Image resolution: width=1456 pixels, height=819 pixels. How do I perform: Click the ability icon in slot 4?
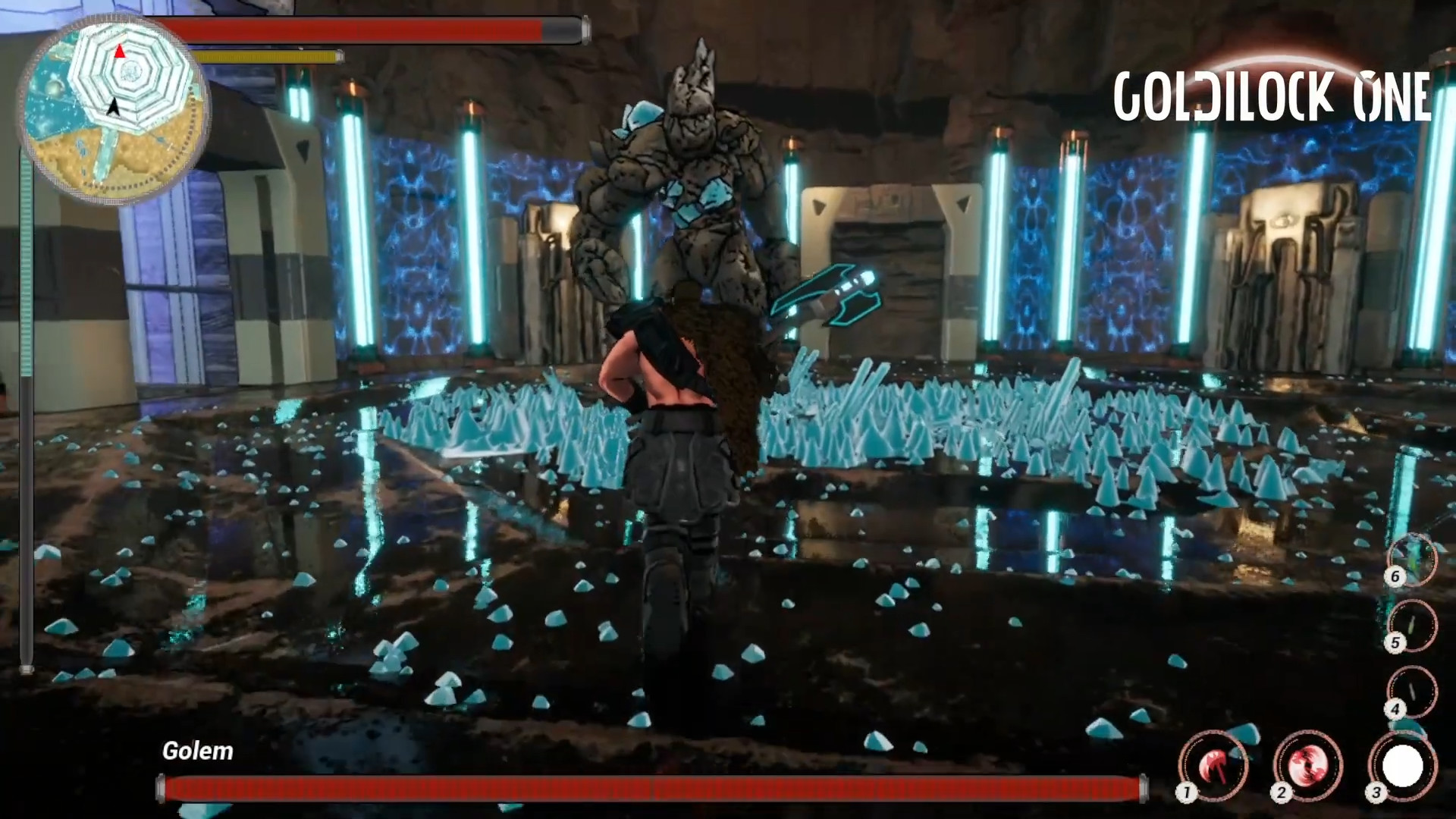pyautogui.click(x=1412, y=691)
